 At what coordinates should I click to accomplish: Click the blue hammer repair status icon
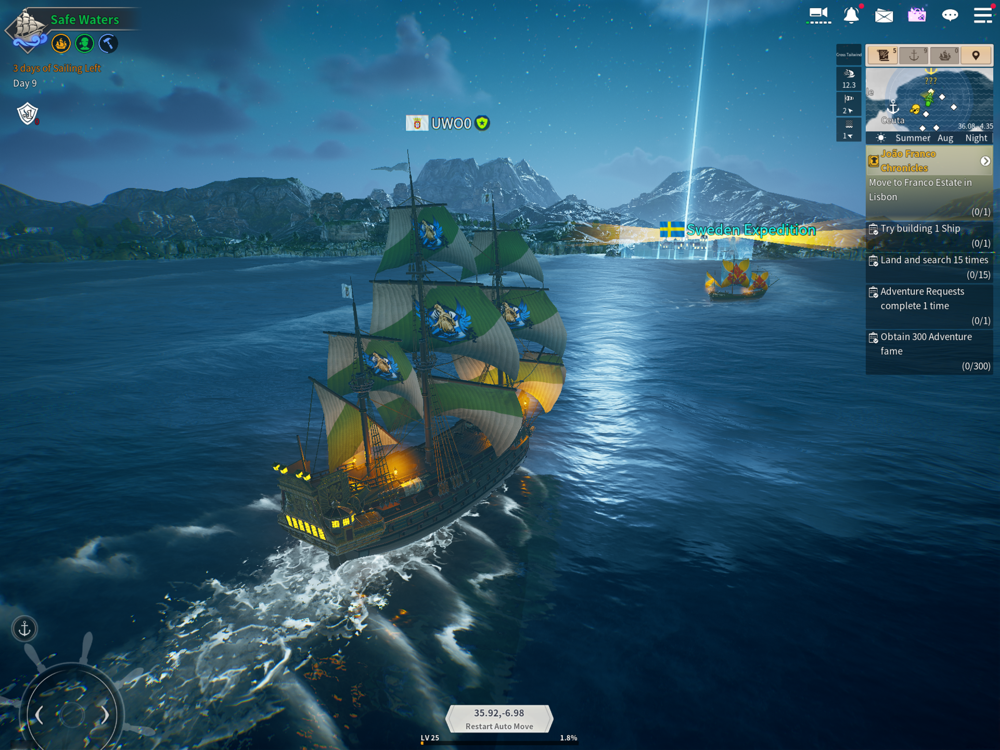109,43
